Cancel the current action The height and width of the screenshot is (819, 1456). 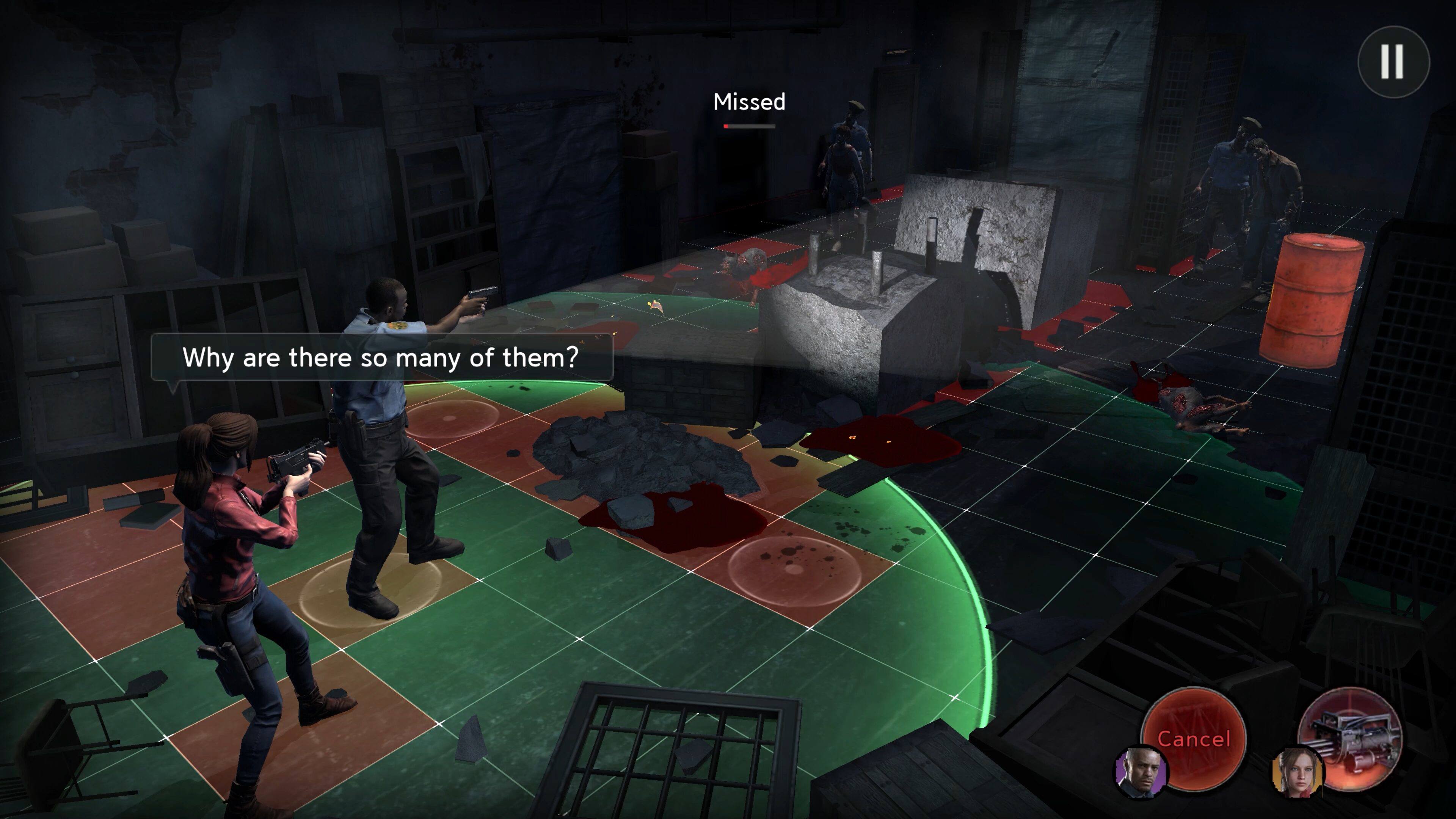1194,737
